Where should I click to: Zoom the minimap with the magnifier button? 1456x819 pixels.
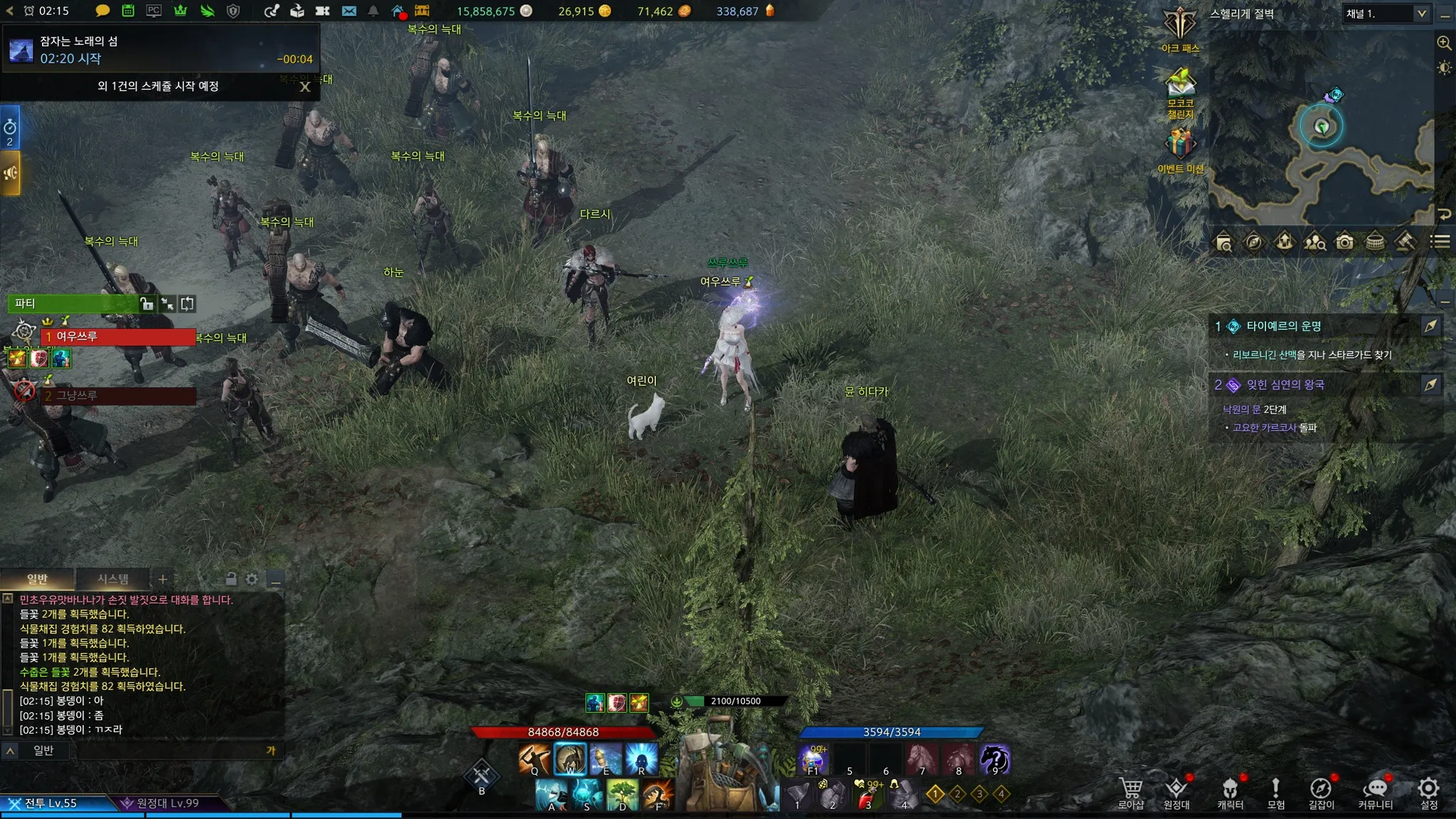point(1444,43)
